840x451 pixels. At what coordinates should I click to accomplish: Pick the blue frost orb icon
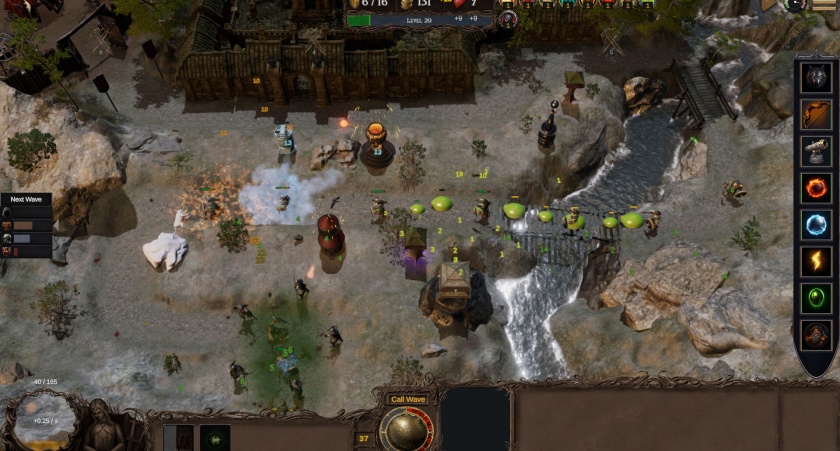coord(816,224)
